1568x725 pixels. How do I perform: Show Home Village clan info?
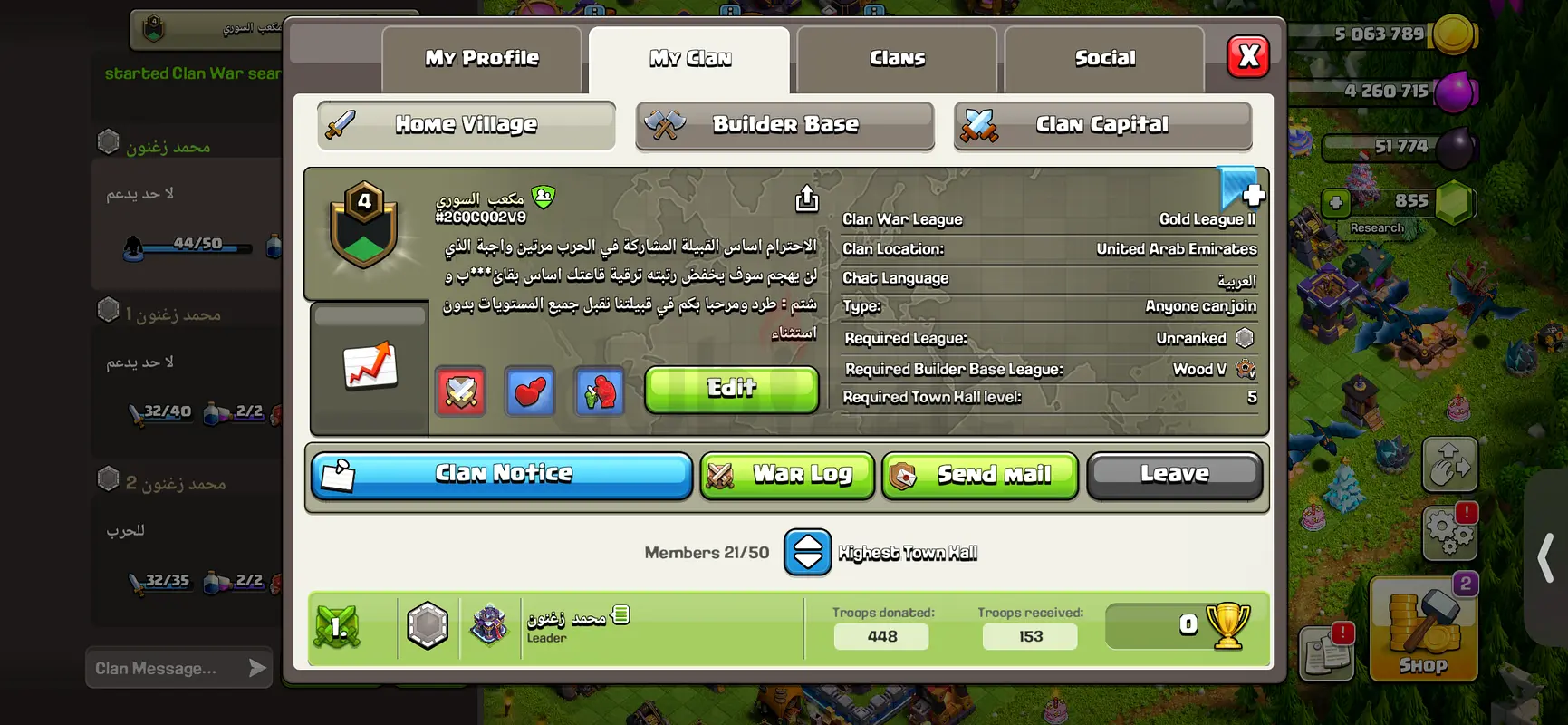pos(467,125)
